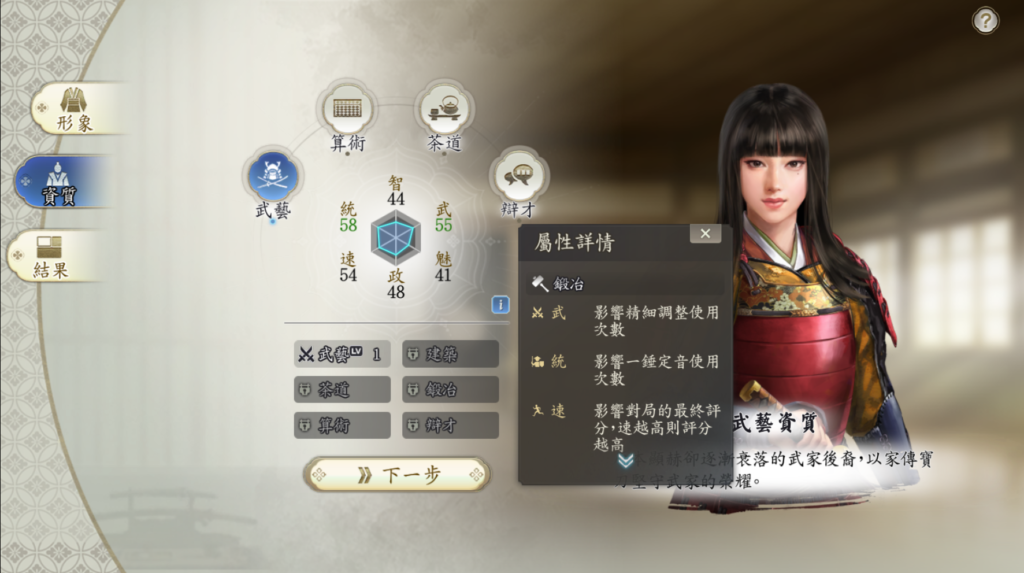Select the 武藝 skill button
Image resolution: width=1024 pixels, height=573 pixels.
pyautogui.click(x=342, y=354)
